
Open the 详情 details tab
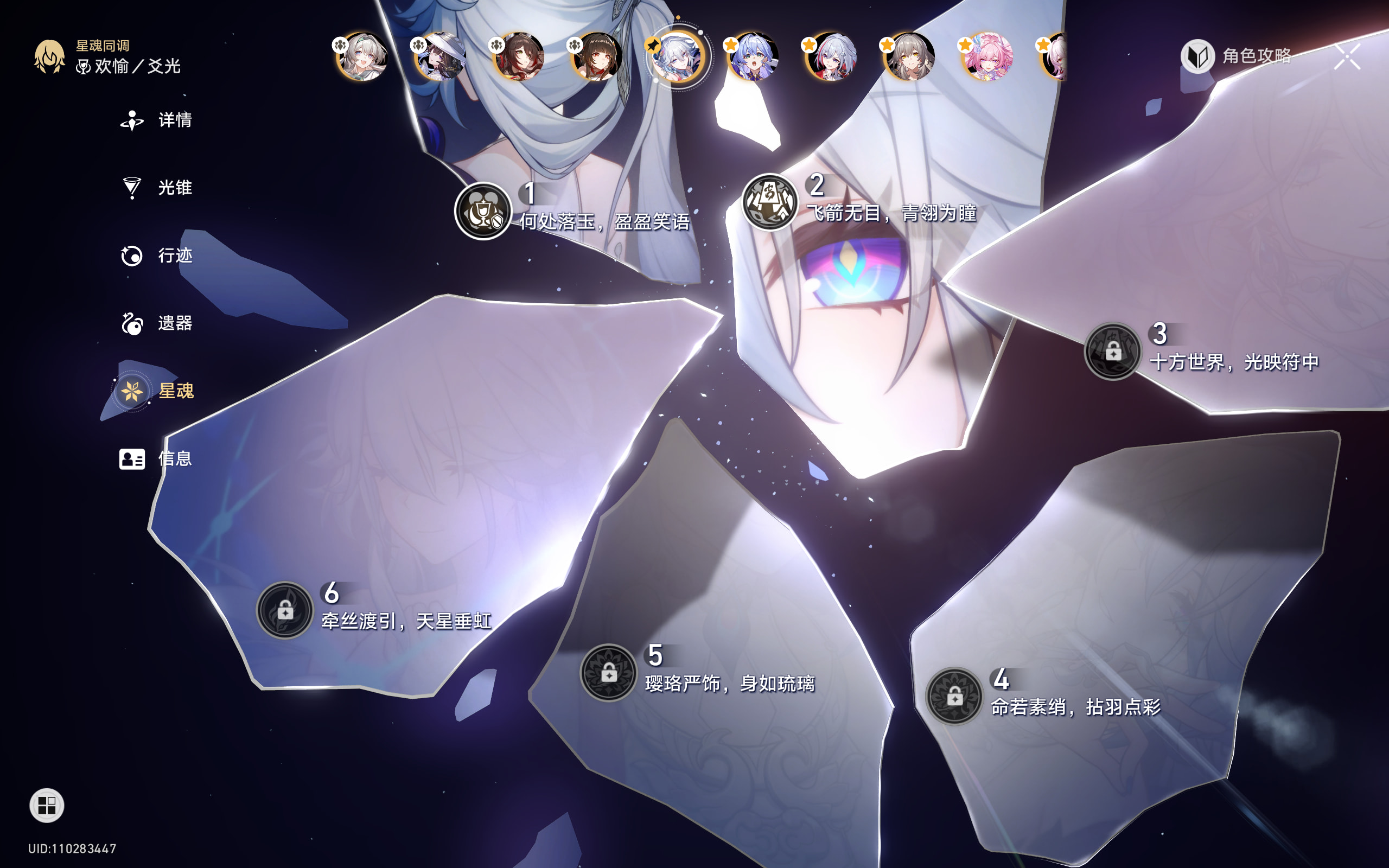click(x=157, y=120)
